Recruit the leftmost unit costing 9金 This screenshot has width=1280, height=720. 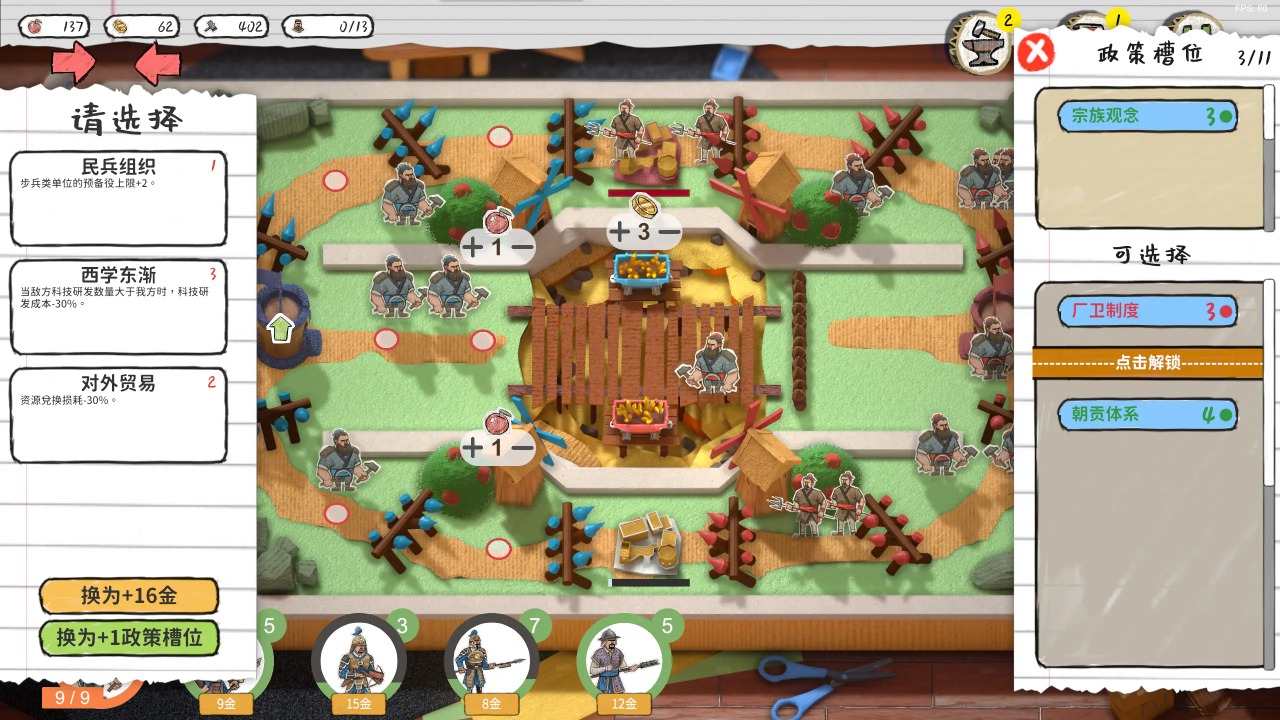tap(225, 670)
